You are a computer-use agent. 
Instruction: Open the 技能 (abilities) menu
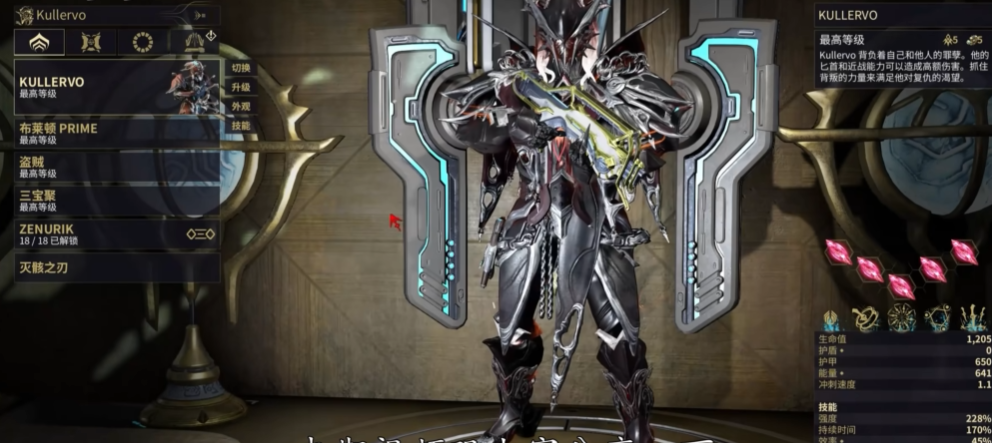(x=241, y=125)
